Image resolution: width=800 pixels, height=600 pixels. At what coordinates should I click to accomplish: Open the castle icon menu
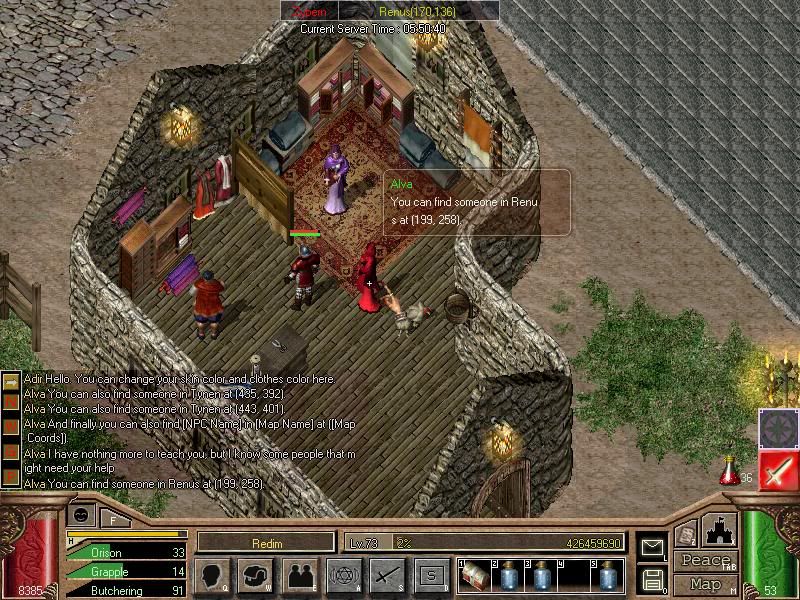pos(719,530)
